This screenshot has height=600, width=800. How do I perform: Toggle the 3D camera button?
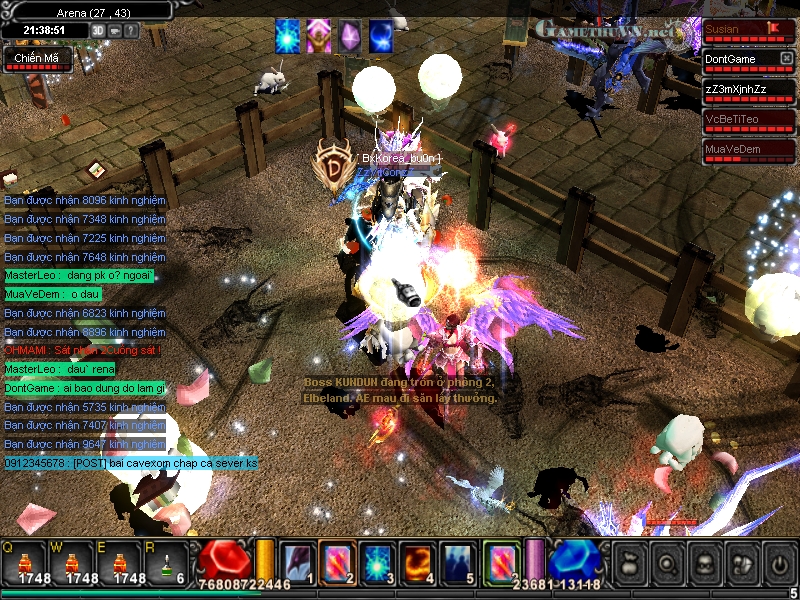click(98, 30)
